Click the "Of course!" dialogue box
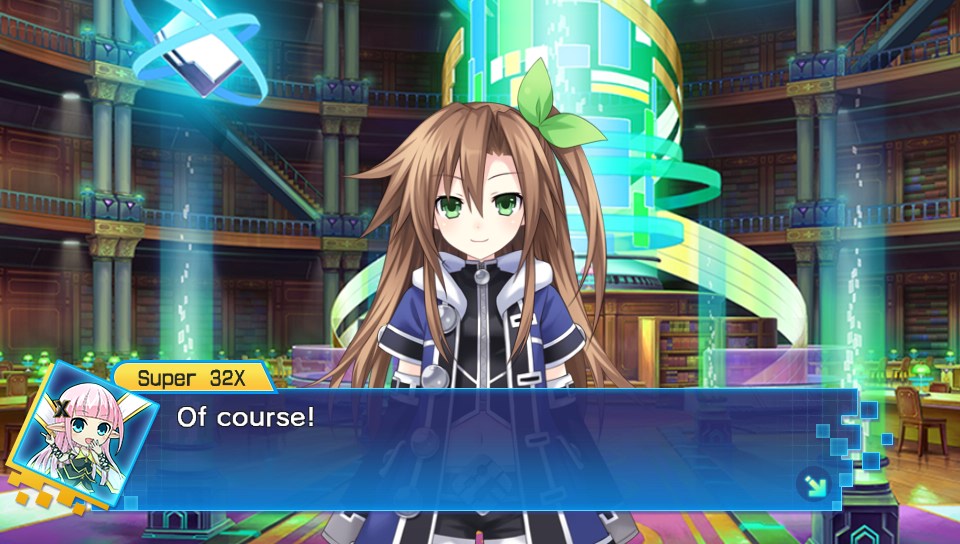This screenshot has width=960, height=544. click(490, 448)
